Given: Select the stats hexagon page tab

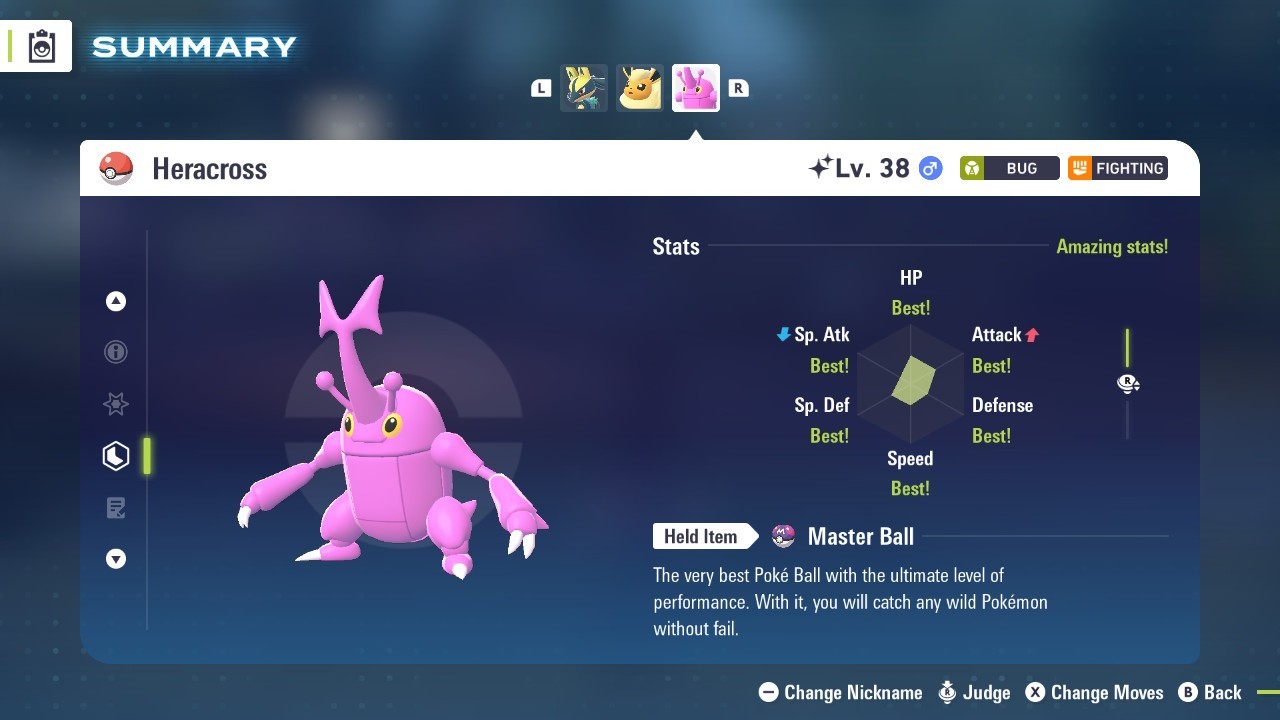Looking at the screenshot, I should [116, 456].
